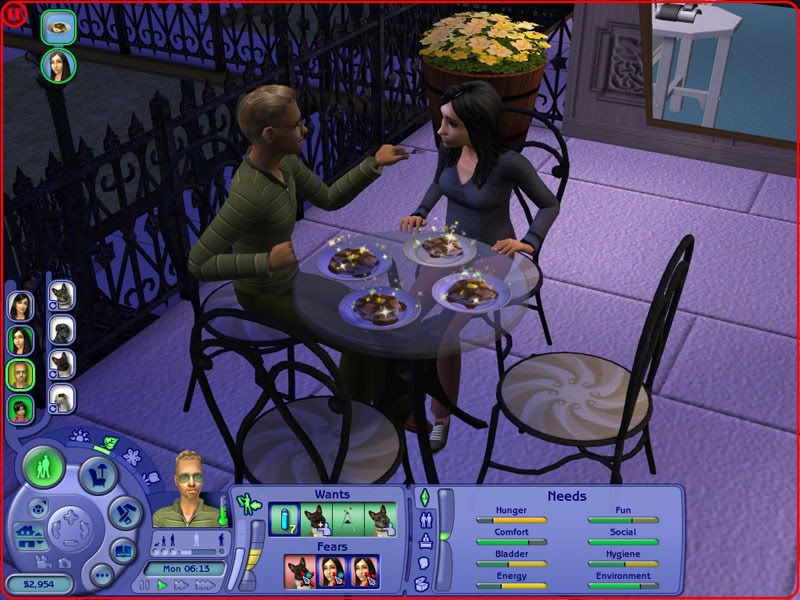The height and width of the screenshot is (600, 800).
Task: Set game speed to fast forward
Action: [181, 584]
